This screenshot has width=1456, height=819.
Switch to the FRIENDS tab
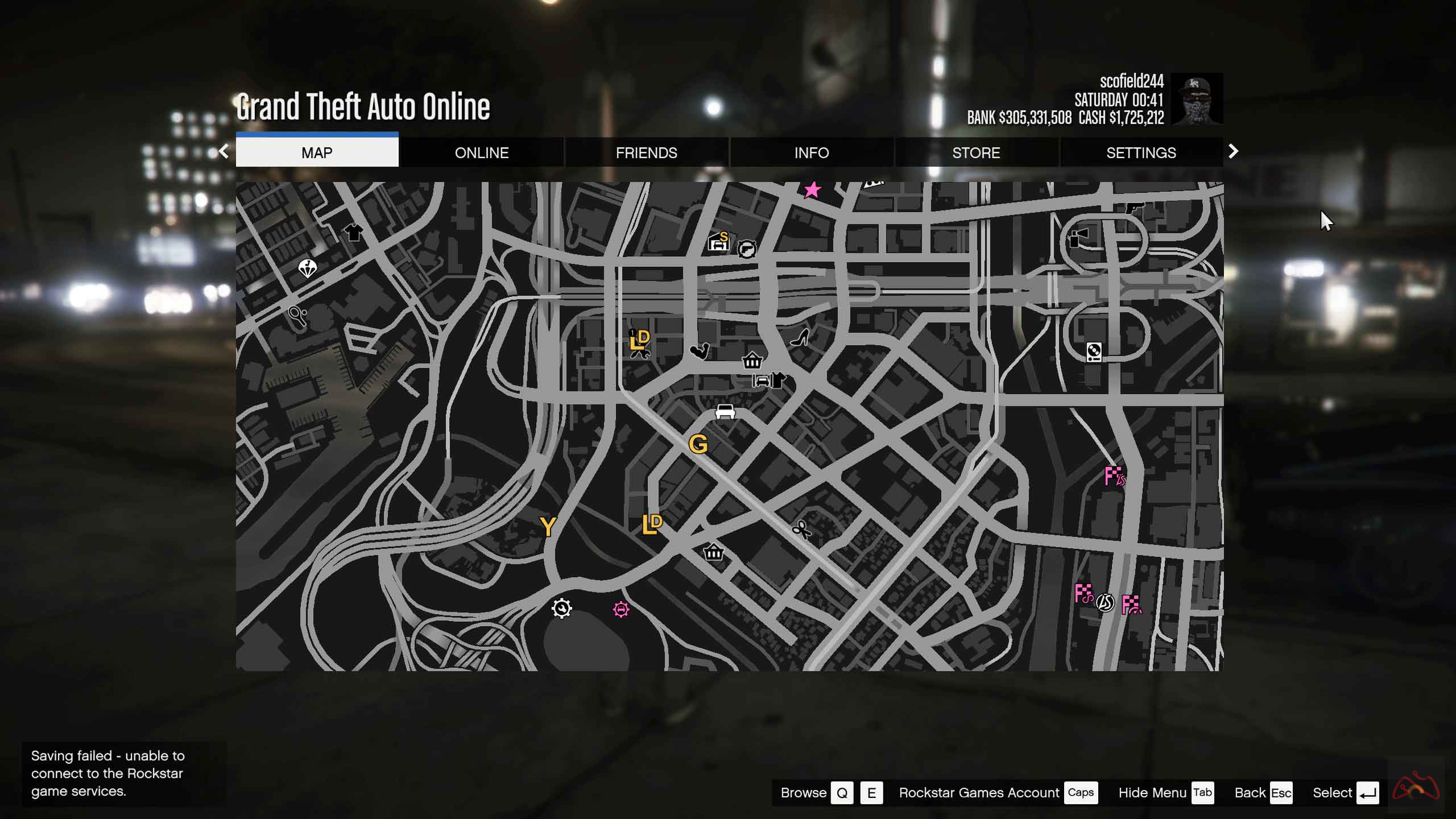647,152
